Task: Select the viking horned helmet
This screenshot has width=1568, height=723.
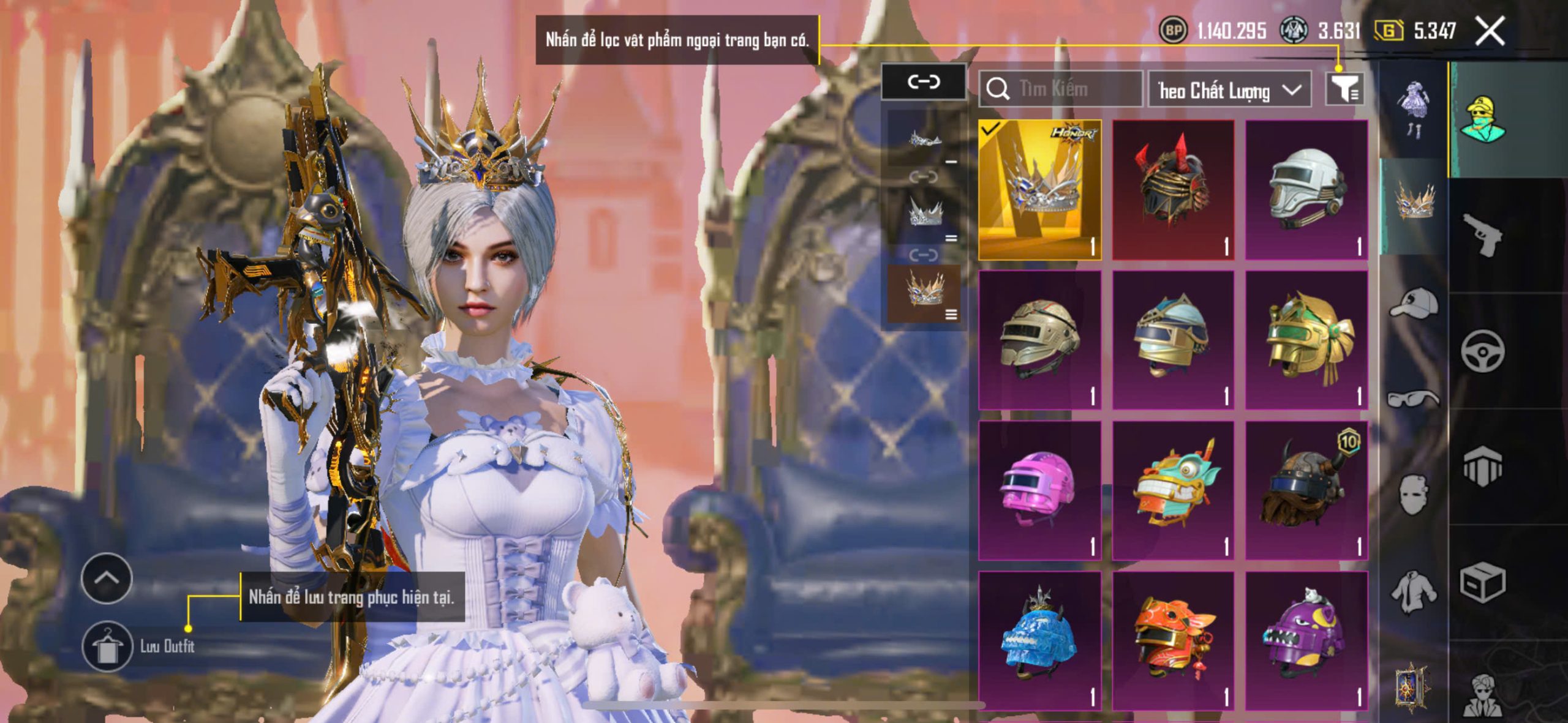Action: (1306, 490)
